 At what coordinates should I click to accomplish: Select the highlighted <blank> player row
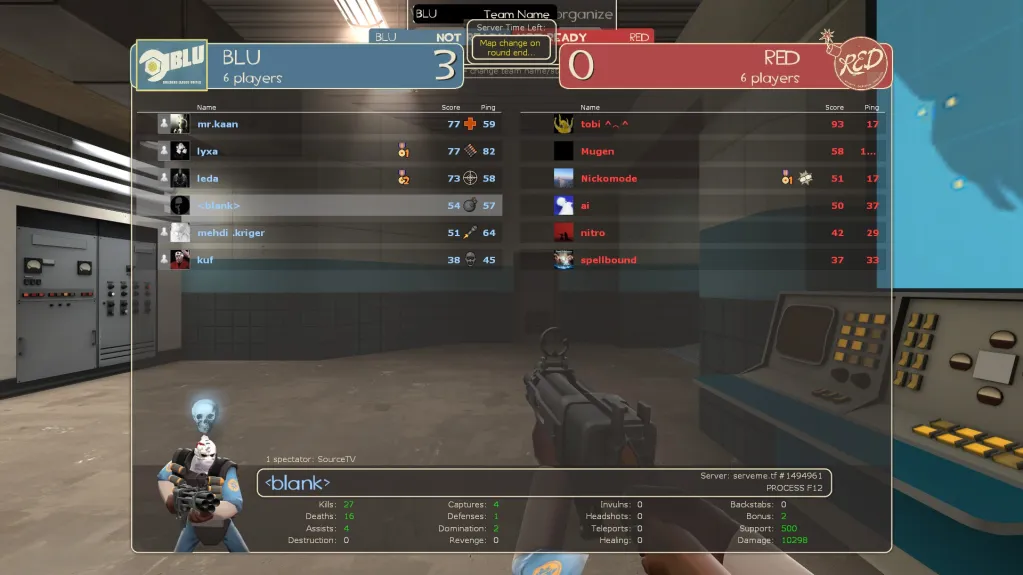point(320,205)
